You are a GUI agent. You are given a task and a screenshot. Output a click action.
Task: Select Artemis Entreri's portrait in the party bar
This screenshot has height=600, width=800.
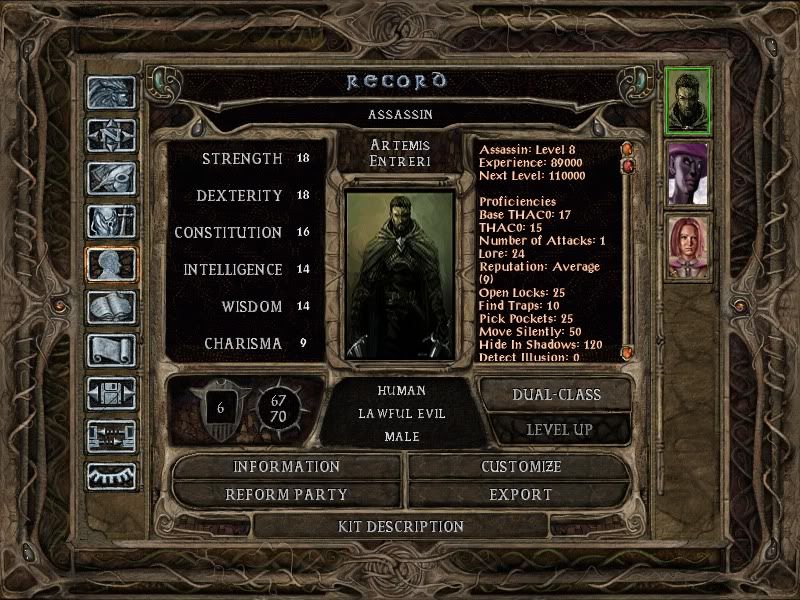point(688,99)
